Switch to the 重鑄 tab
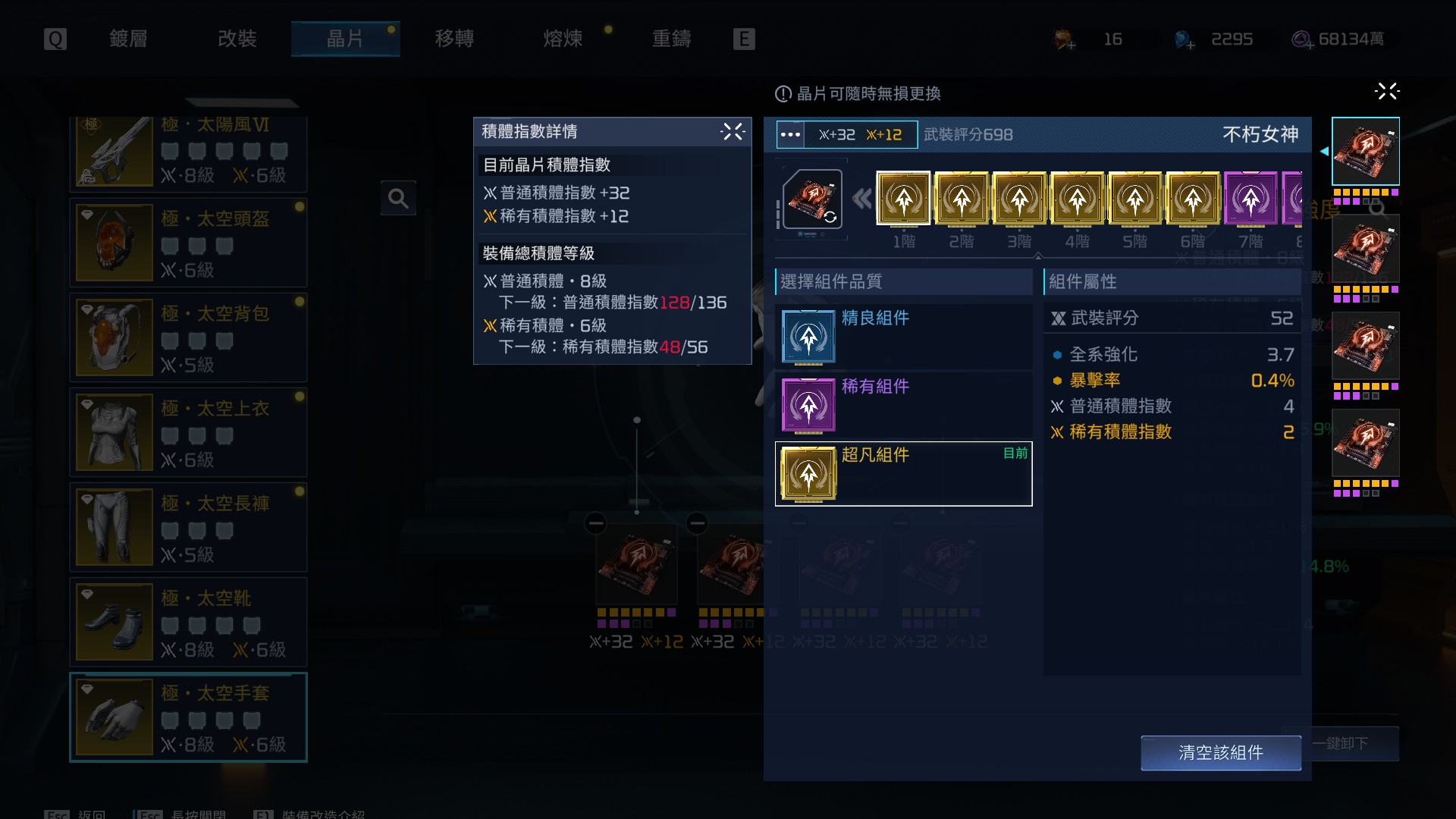Screen dimensions: 1456x819 coord(672,39)
